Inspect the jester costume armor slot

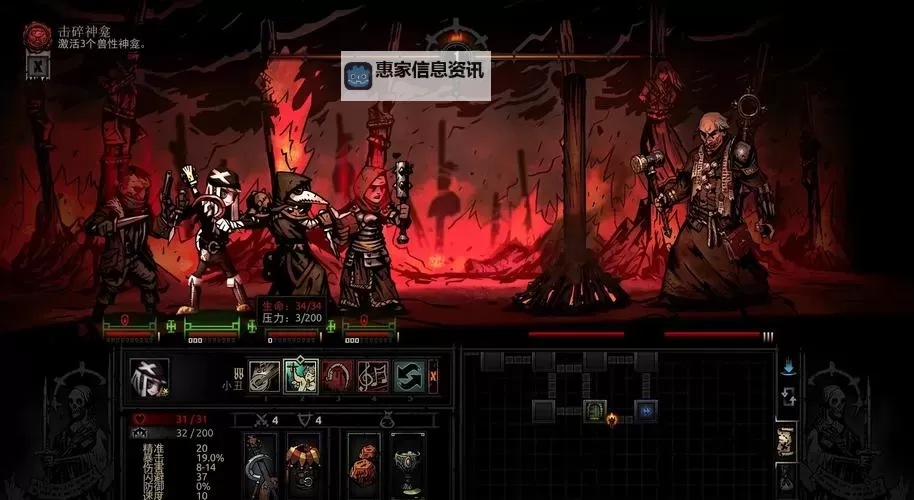pyautogui.click(x=304, y=464)
